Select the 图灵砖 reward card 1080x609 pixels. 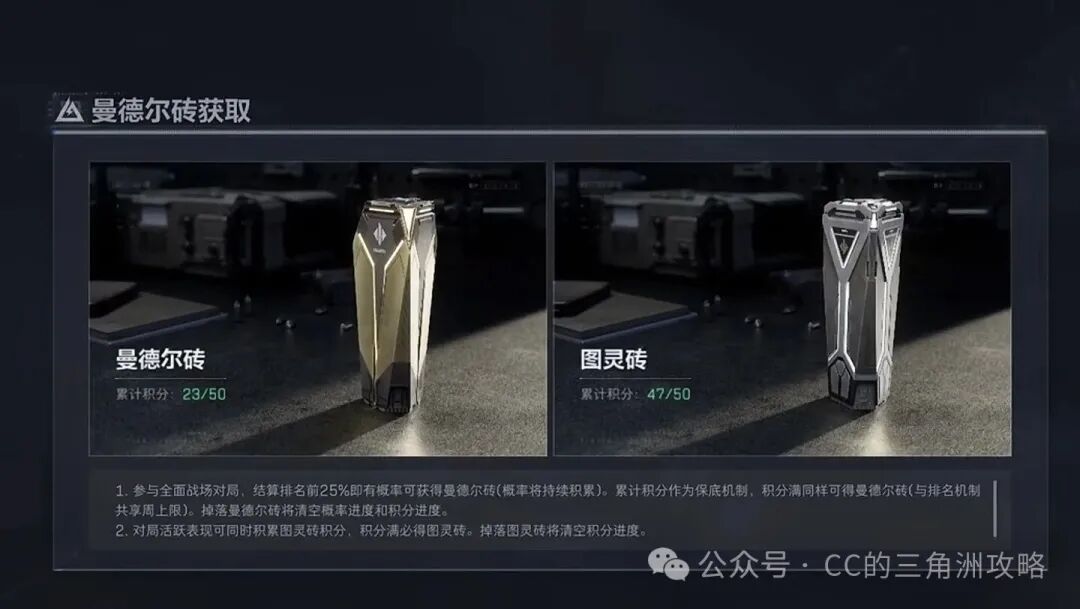(x=782, y=308)
